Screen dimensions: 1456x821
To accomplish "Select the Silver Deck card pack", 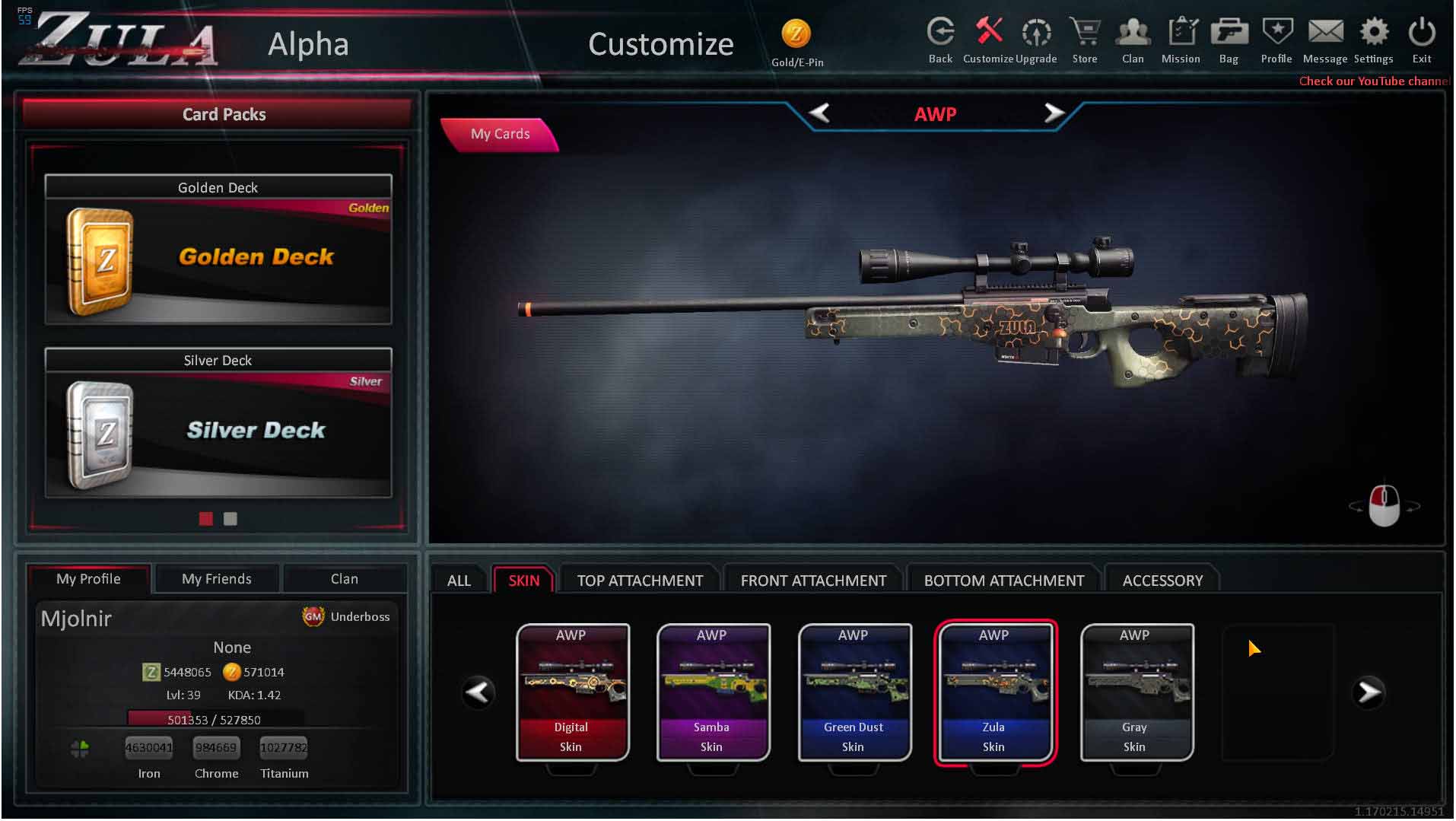I will click(218, 423).
